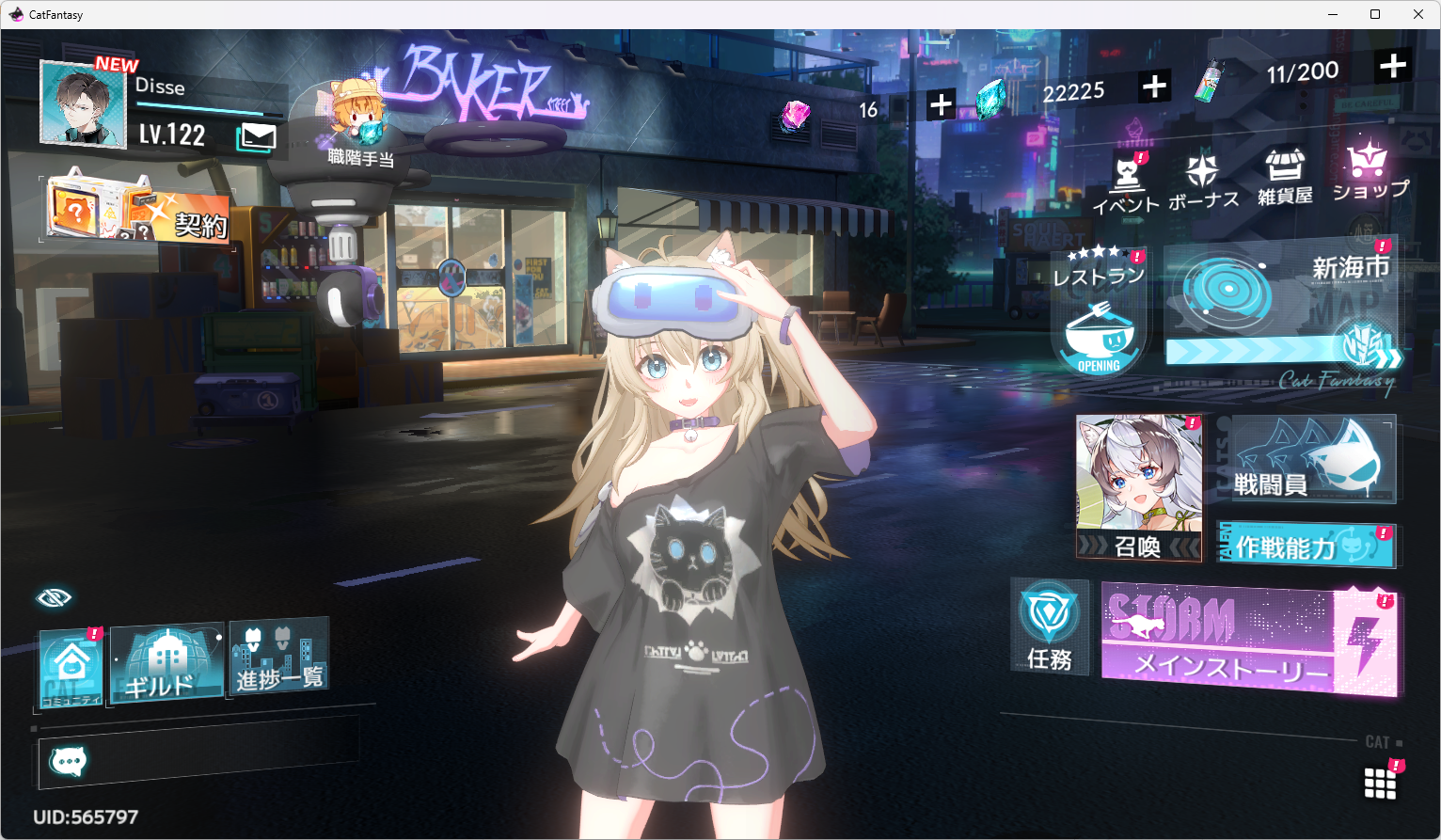Open the 任務 missions panel
1441x840 pixels.
point(1050,627)
